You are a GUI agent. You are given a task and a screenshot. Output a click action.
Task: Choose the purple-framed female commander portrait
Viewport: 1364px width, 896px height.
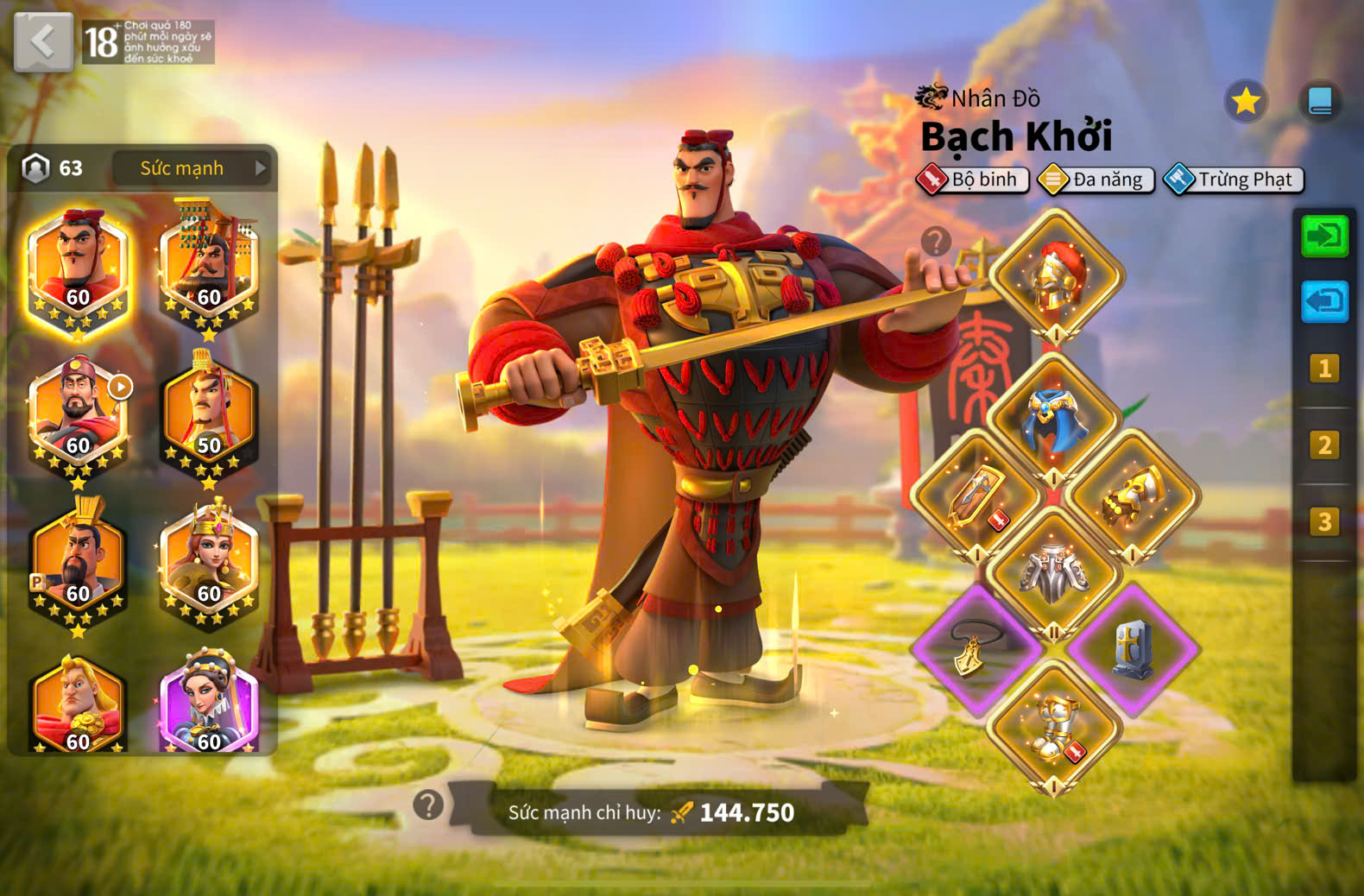(x=209, y=704)
